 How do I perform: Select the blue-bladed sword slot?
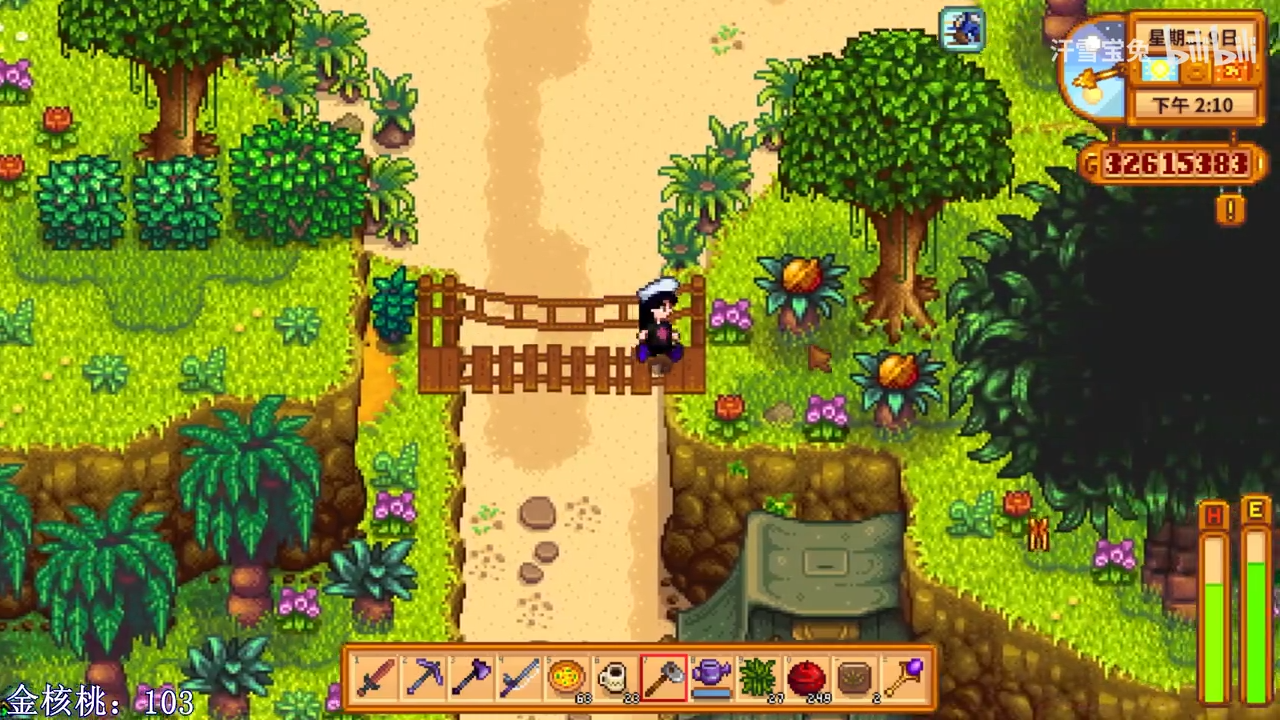coord(519,678)
